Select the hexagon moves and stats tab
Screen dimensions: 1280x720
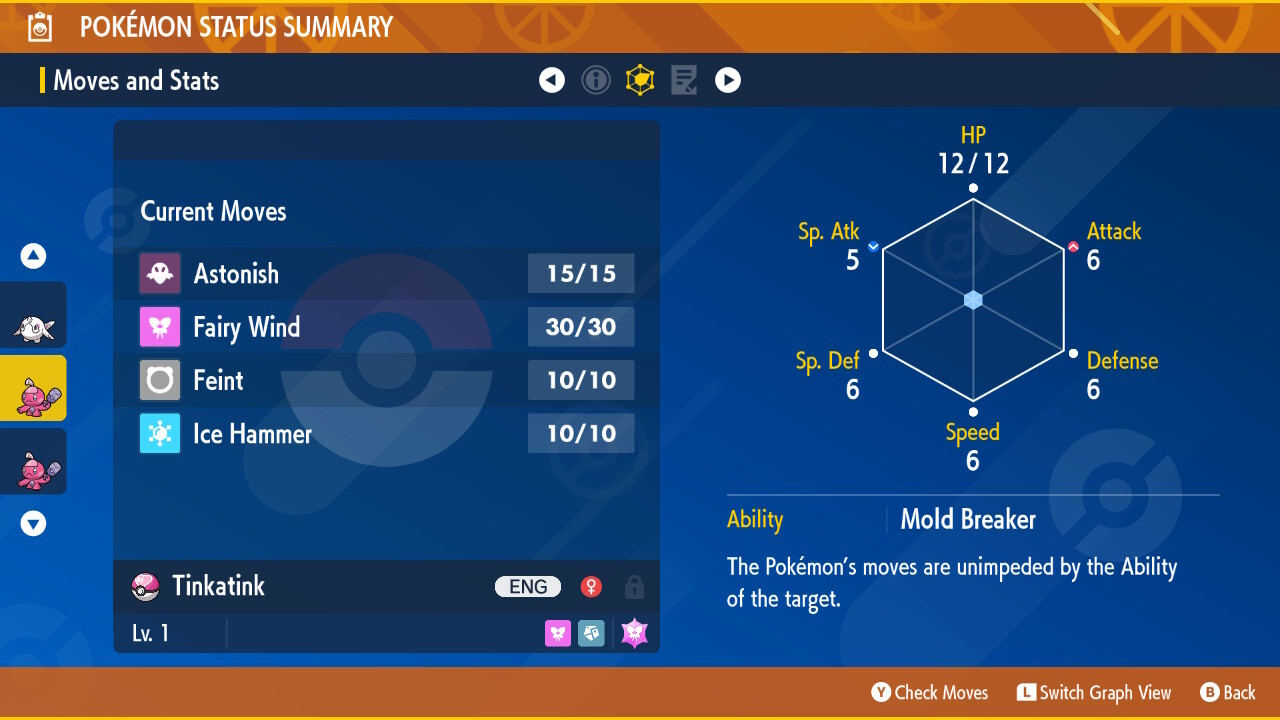pyautogui.click(x=640, y=80)
